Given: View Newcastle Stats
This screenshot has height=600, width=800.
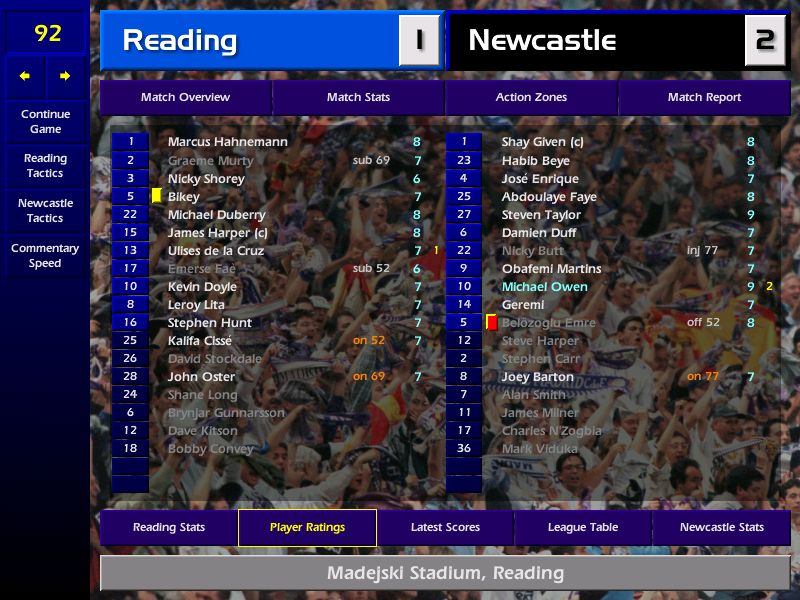Looking at the screenshot, I should coord(721,527).
